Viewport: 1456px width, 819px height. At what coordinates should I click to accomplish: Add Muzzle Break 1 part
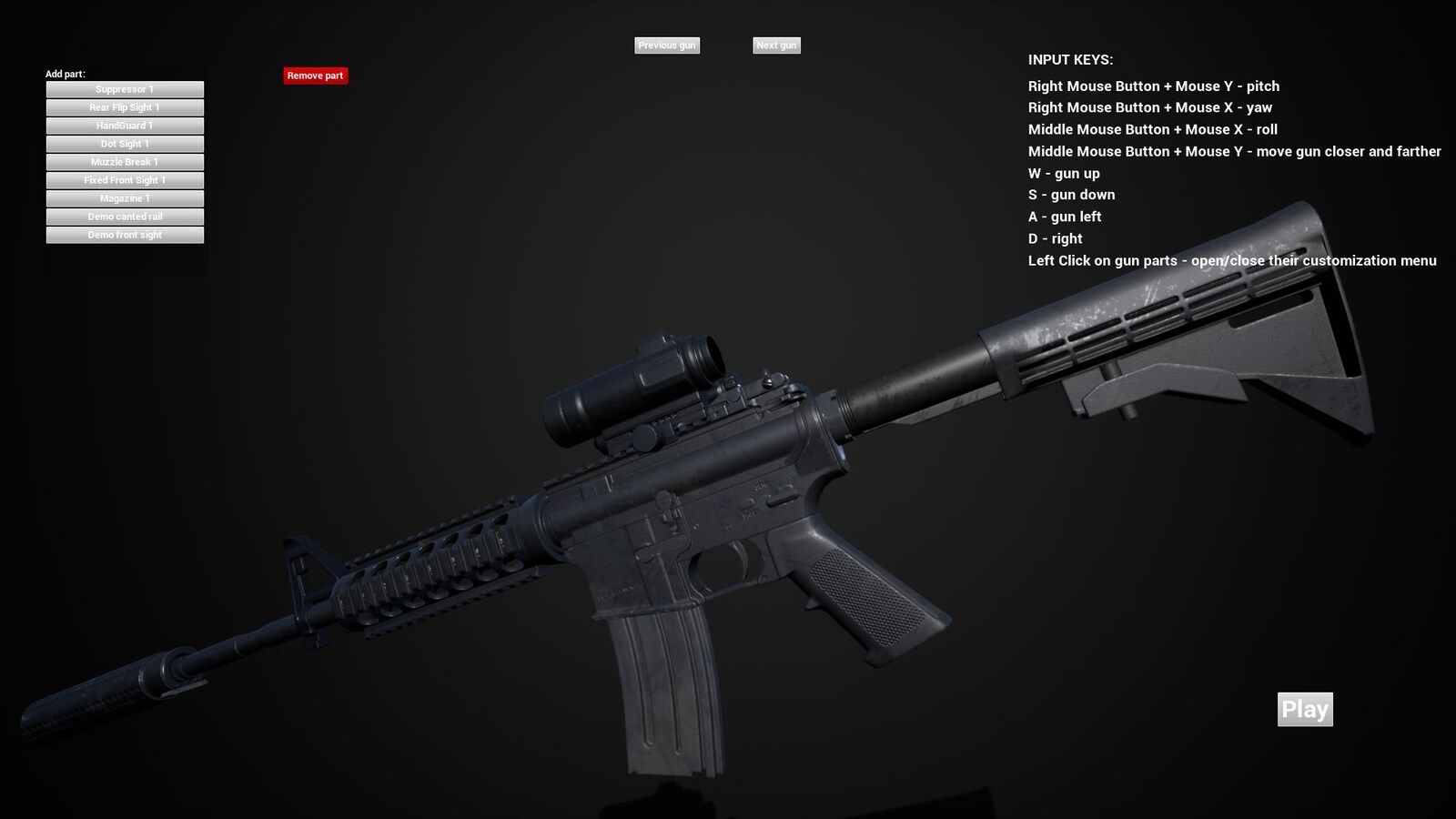click(x=125, y=161)
